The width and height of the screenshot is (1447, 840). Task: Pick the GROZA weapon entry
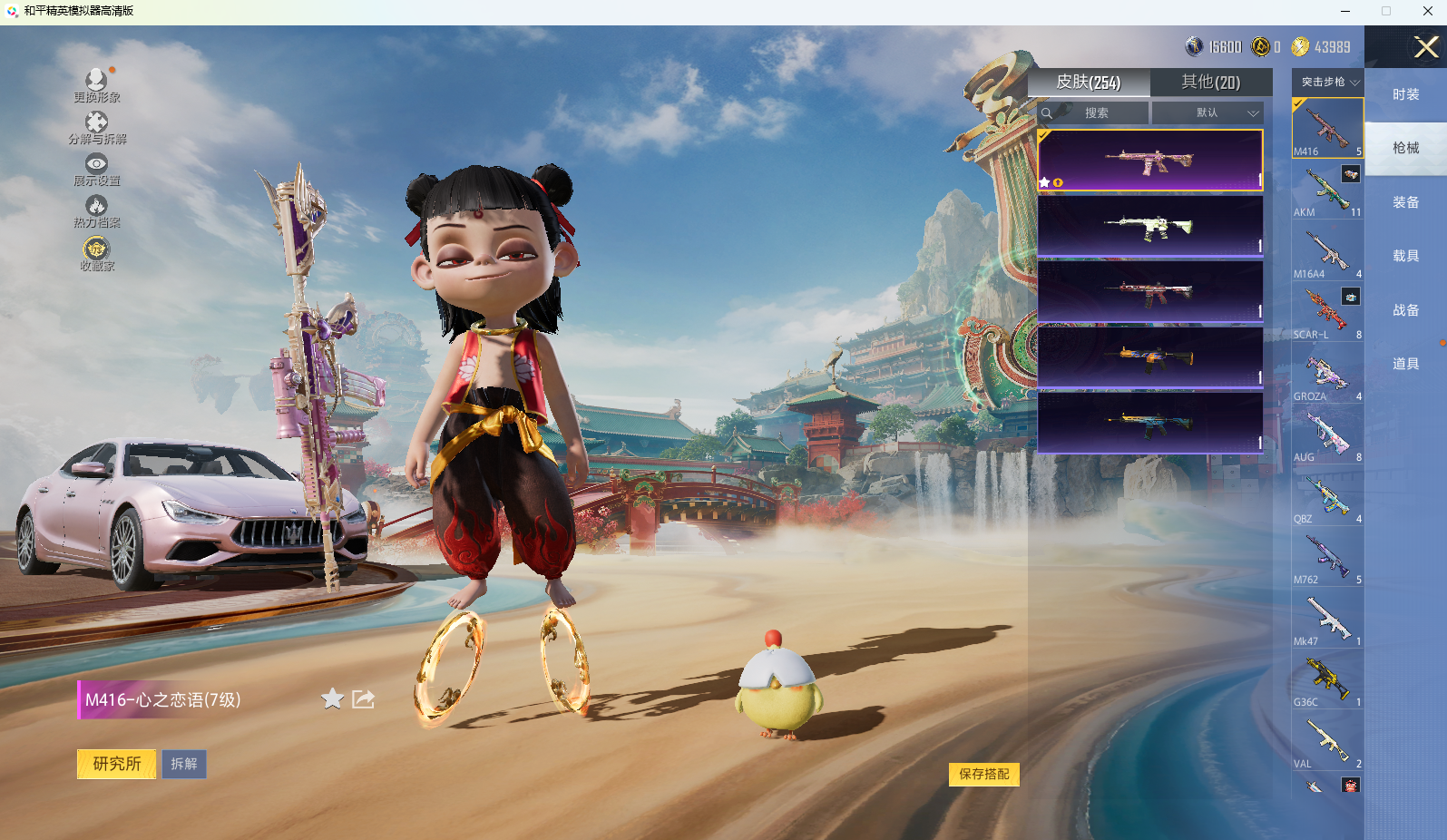(x=1327, y=375)
